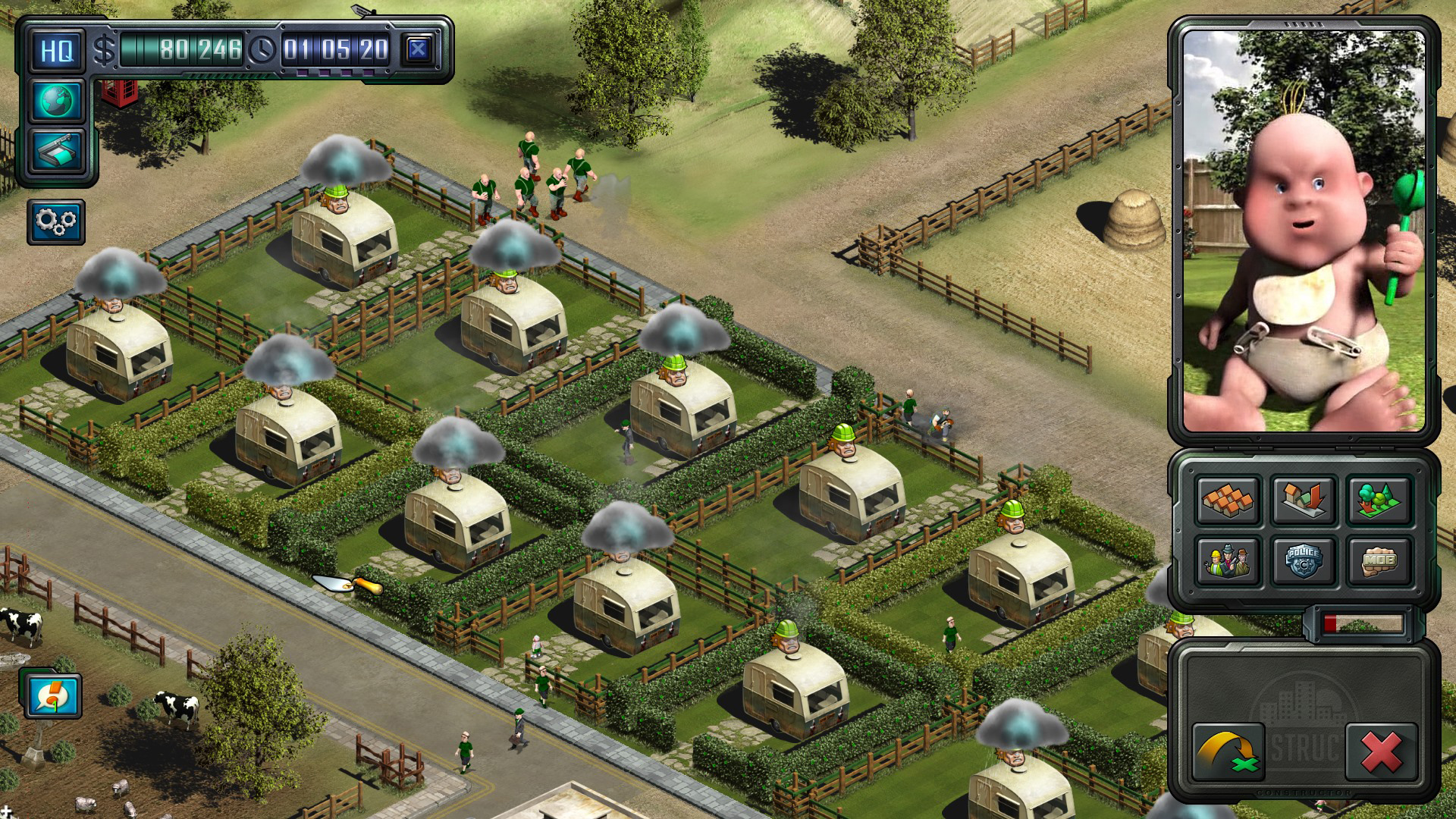Open the reports printer icon
The width and height of the screenshot is (1456, 819).
tap(57, 152)
